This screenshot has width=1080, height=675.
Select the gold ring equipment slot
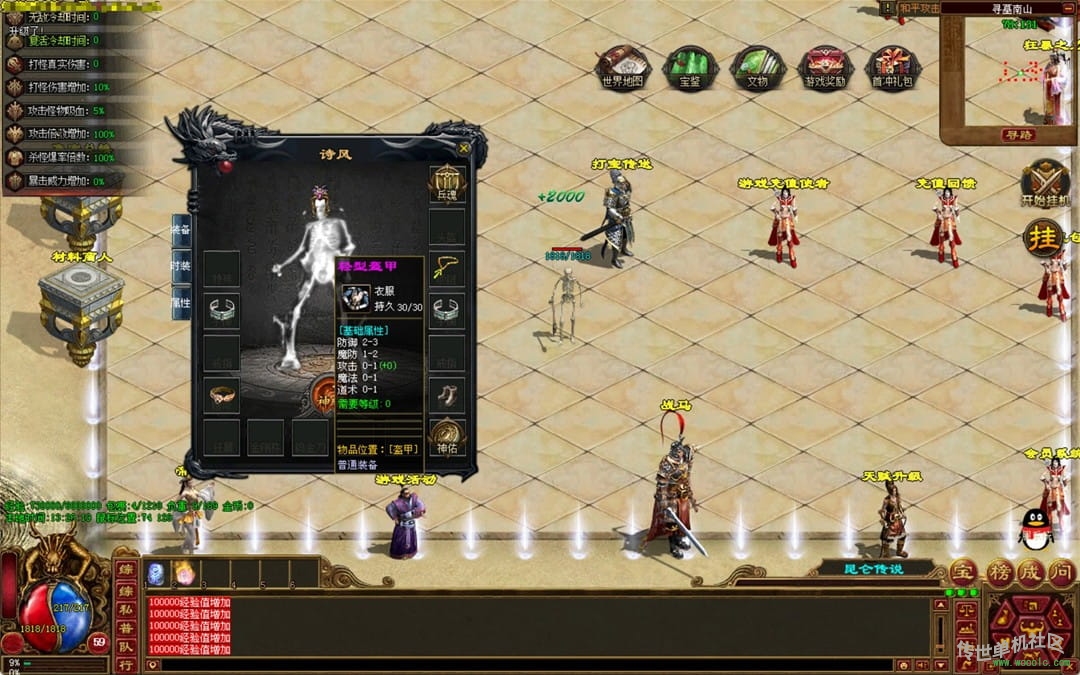pyautogui.click(x=222, y=395)
